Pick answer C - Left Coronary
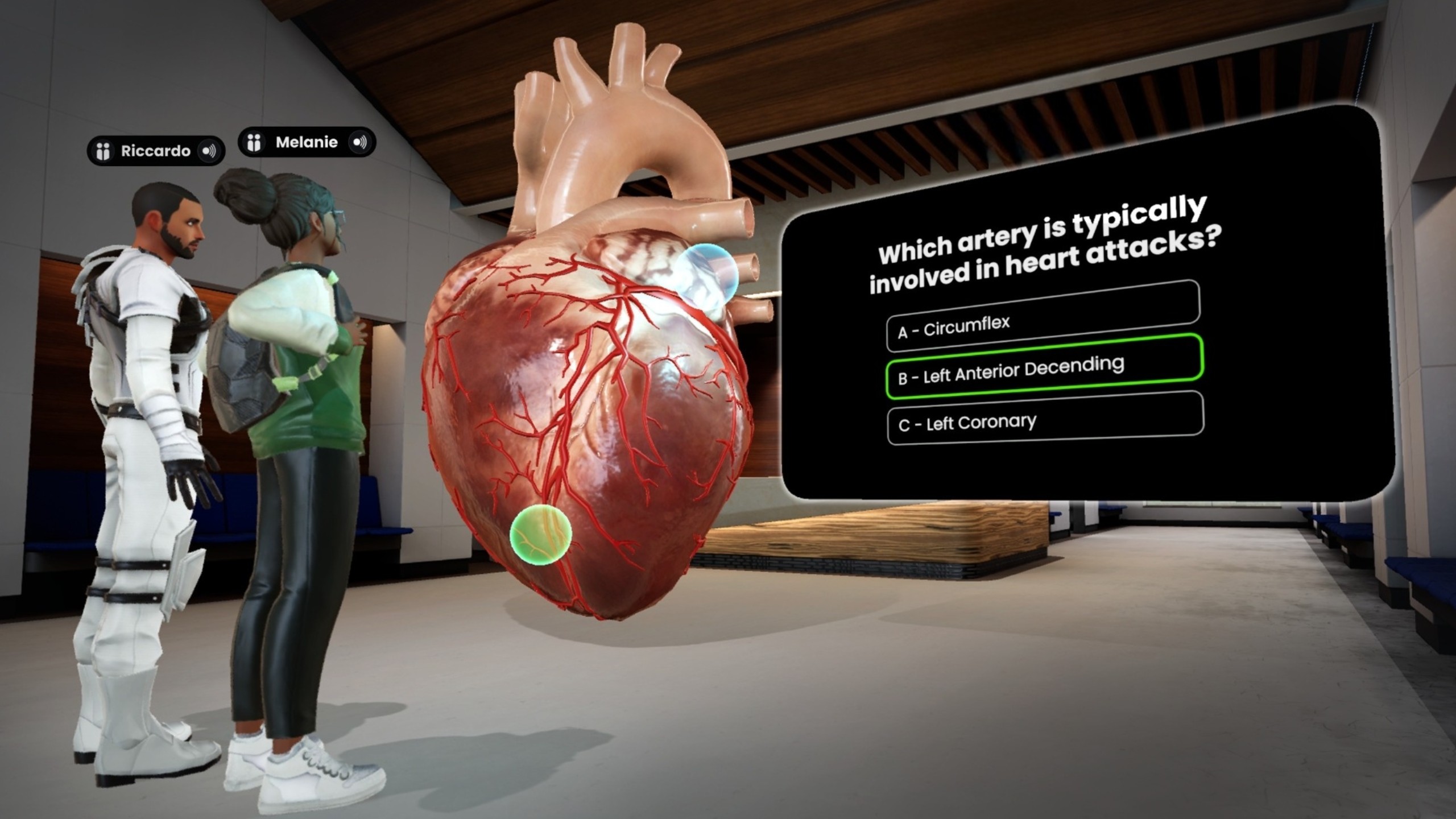Image resolution: width=1456 pixels, height=819 pixels. (x=1045, y=418)
